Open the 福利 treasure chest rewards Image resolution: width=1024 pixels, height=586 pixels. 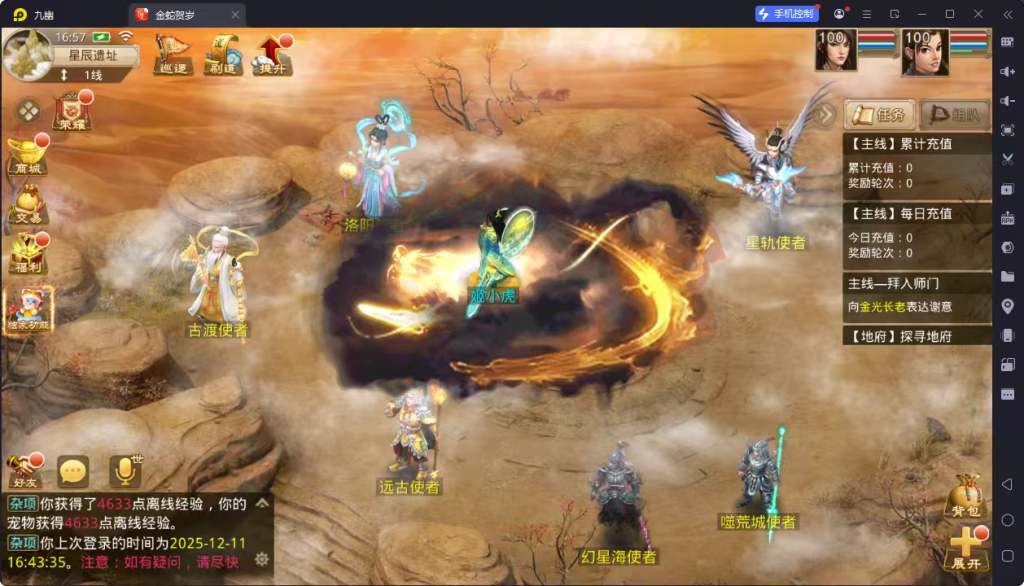[28, 254]
